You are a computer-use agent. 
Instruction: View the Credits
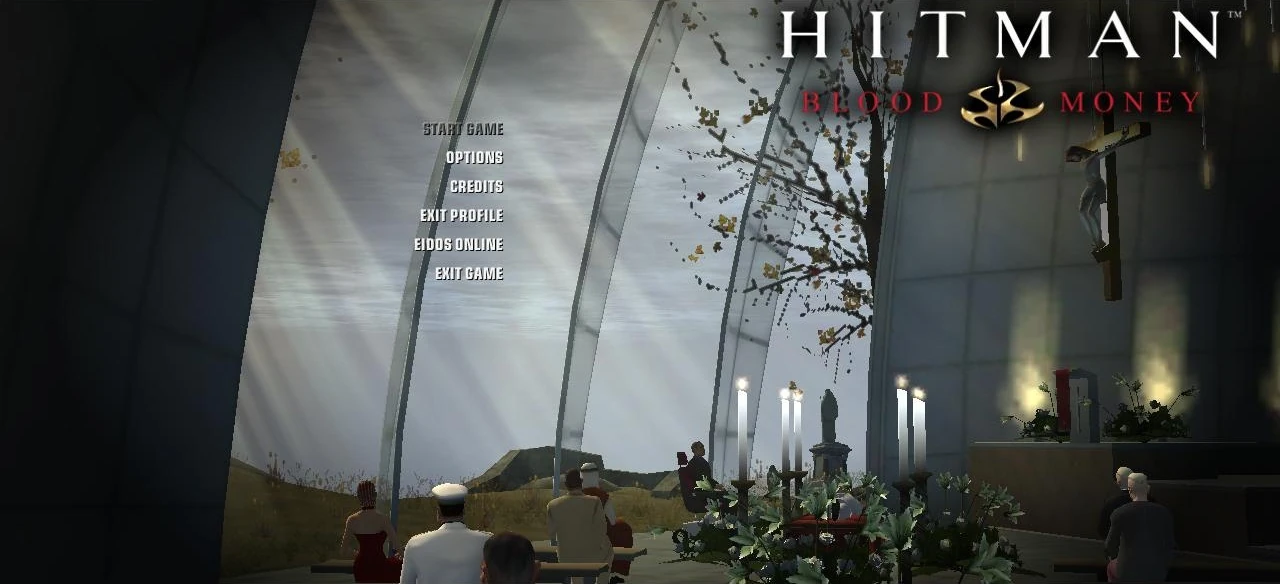[476, 187]
